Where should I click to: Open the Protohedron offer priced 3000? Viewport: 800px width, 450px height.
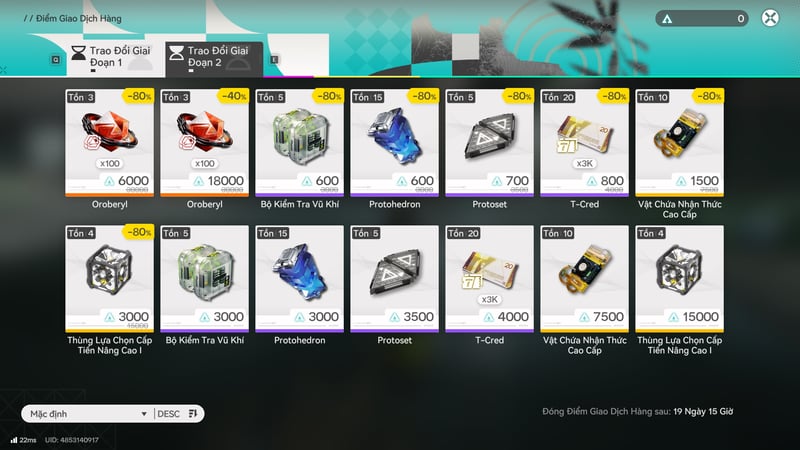point(299,277)
